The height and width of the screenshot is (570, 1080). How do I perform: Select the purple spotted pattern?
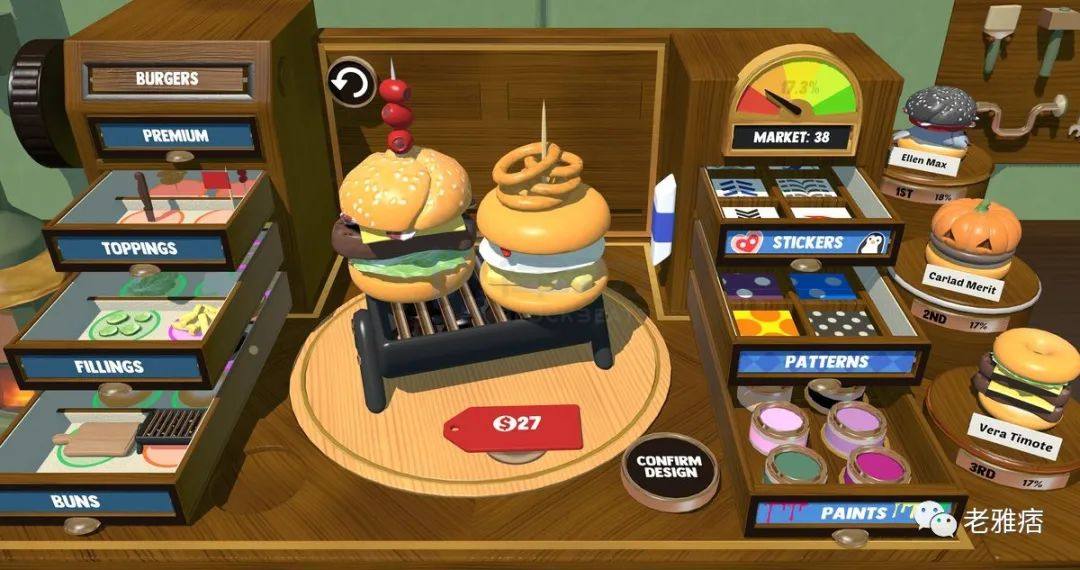[x=752, y=286]
